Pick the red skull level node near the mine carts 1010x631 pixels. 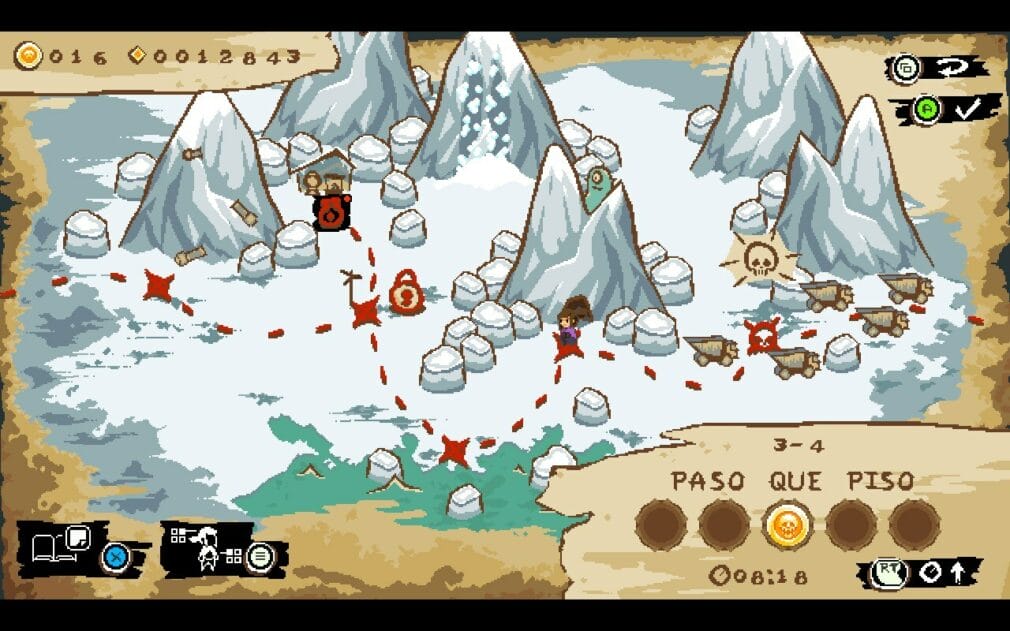click(763, 336)
